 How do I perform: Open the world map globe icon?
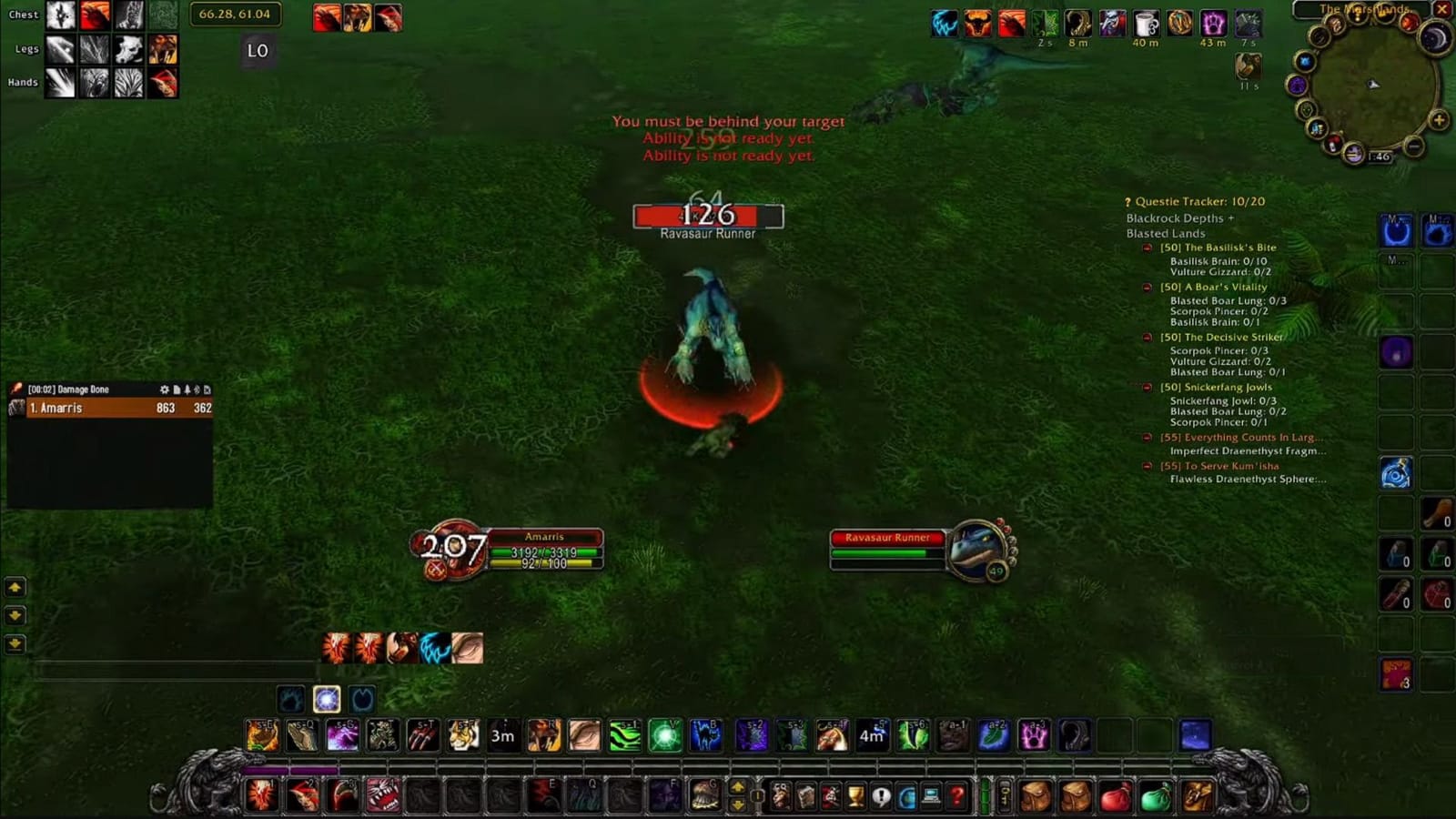[x=906, y=795]
